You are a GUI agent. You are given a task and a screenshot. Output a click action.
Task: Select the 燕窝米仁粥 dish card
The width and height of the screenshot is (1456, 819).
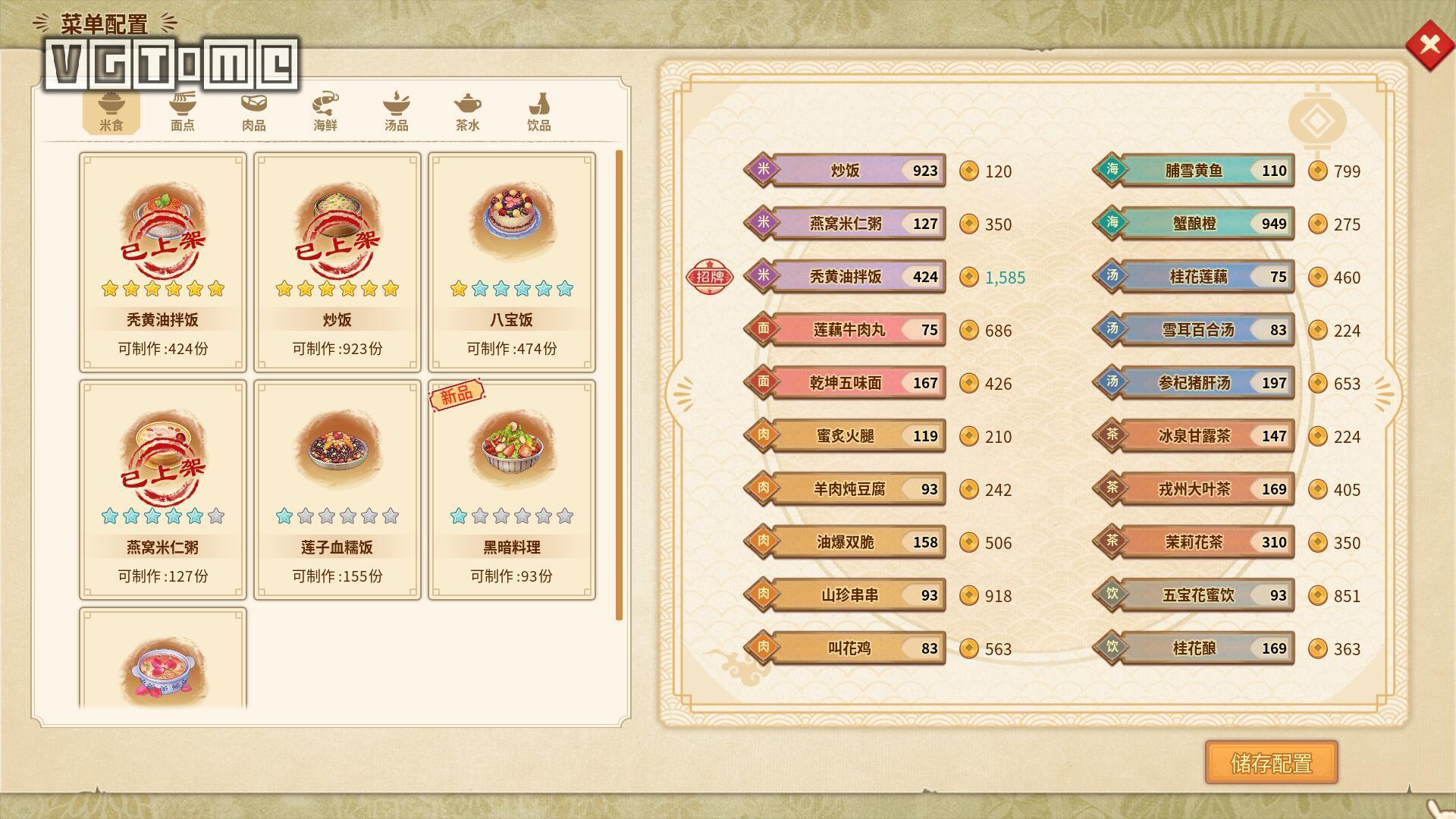point(162,489)
